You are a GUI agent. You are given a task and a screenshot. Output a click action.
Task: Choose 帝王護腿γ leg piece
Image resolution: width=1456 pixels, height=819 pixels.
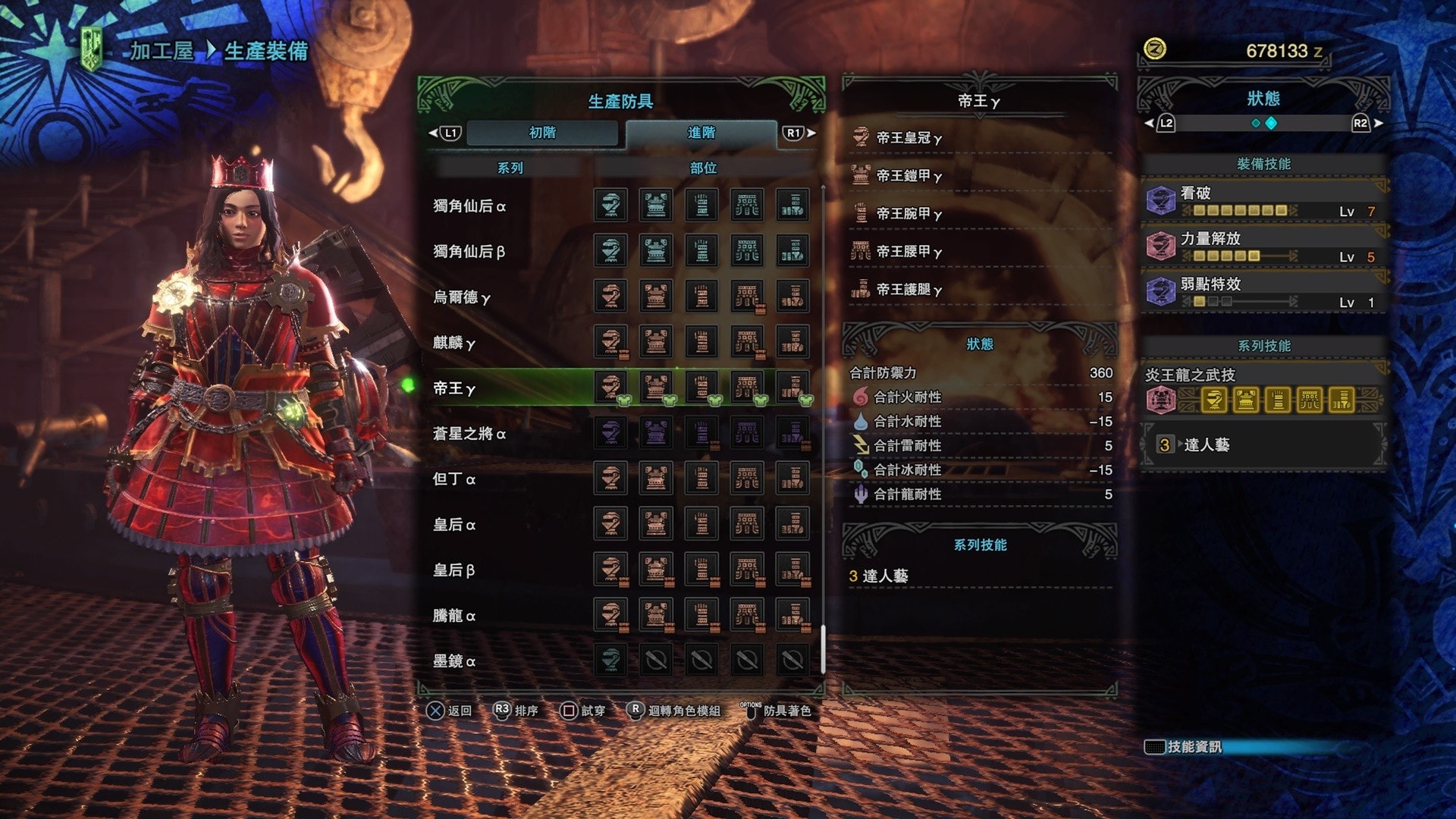point(908,290)
